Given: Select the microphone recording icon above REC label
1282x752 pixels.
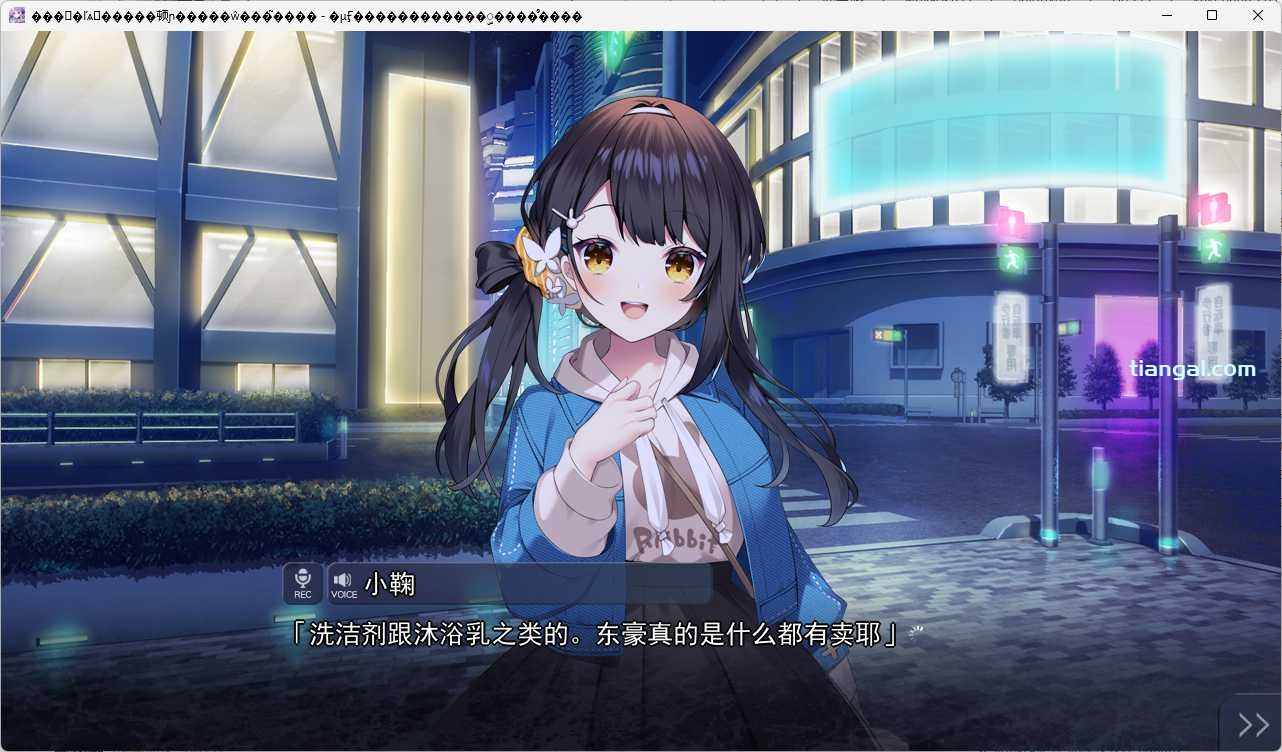Looking at the screenshot, I should tap(302, 577).
